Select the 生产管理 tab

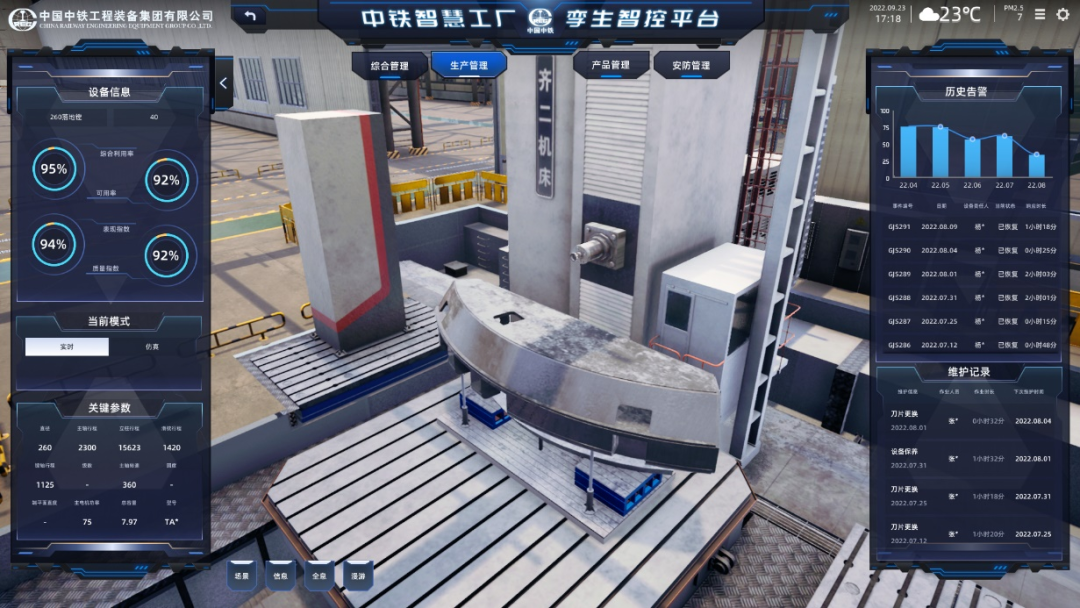coord(469,66)
